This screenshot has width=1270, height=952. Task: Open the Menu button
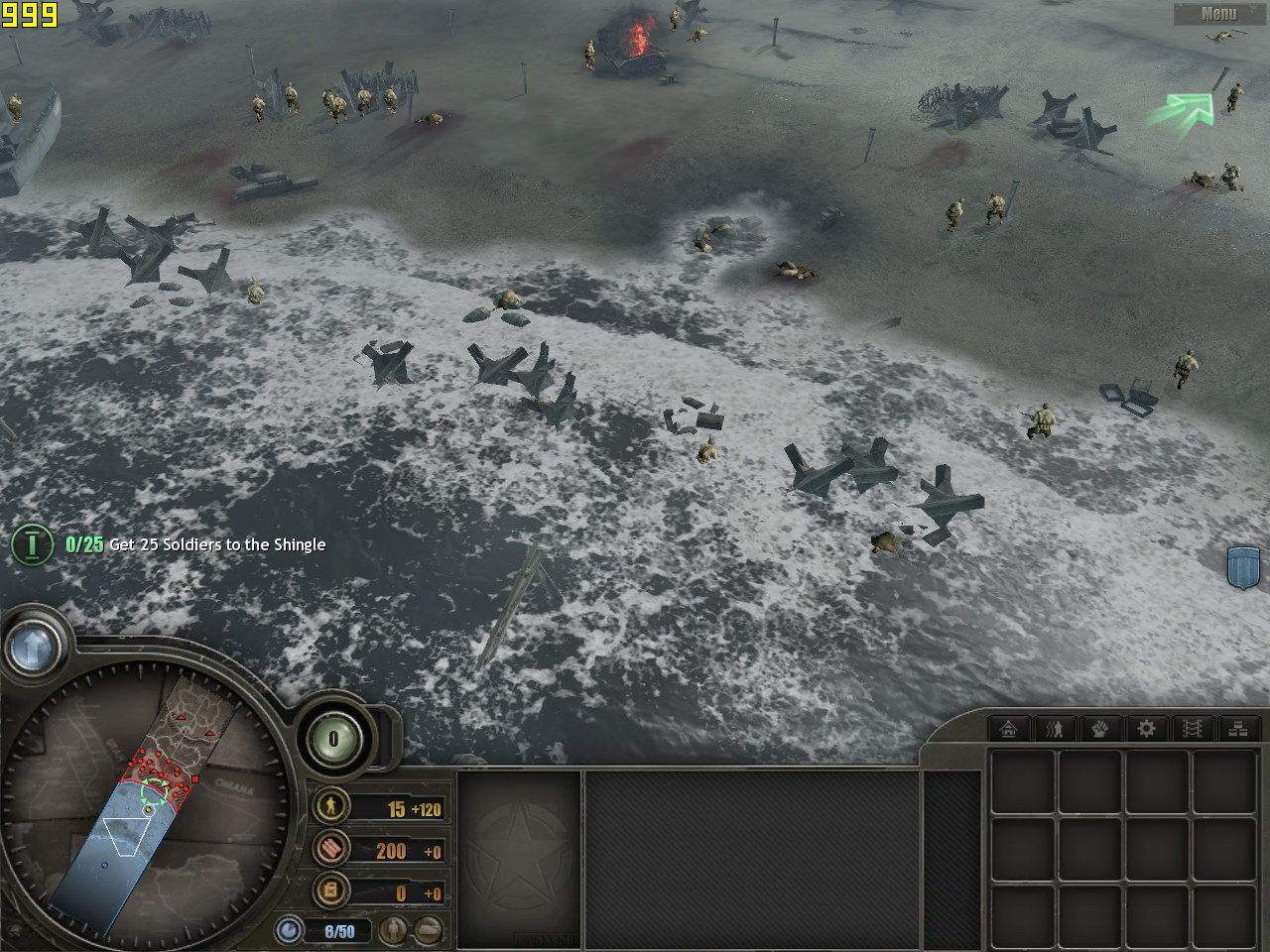[x=1218, y=14]
